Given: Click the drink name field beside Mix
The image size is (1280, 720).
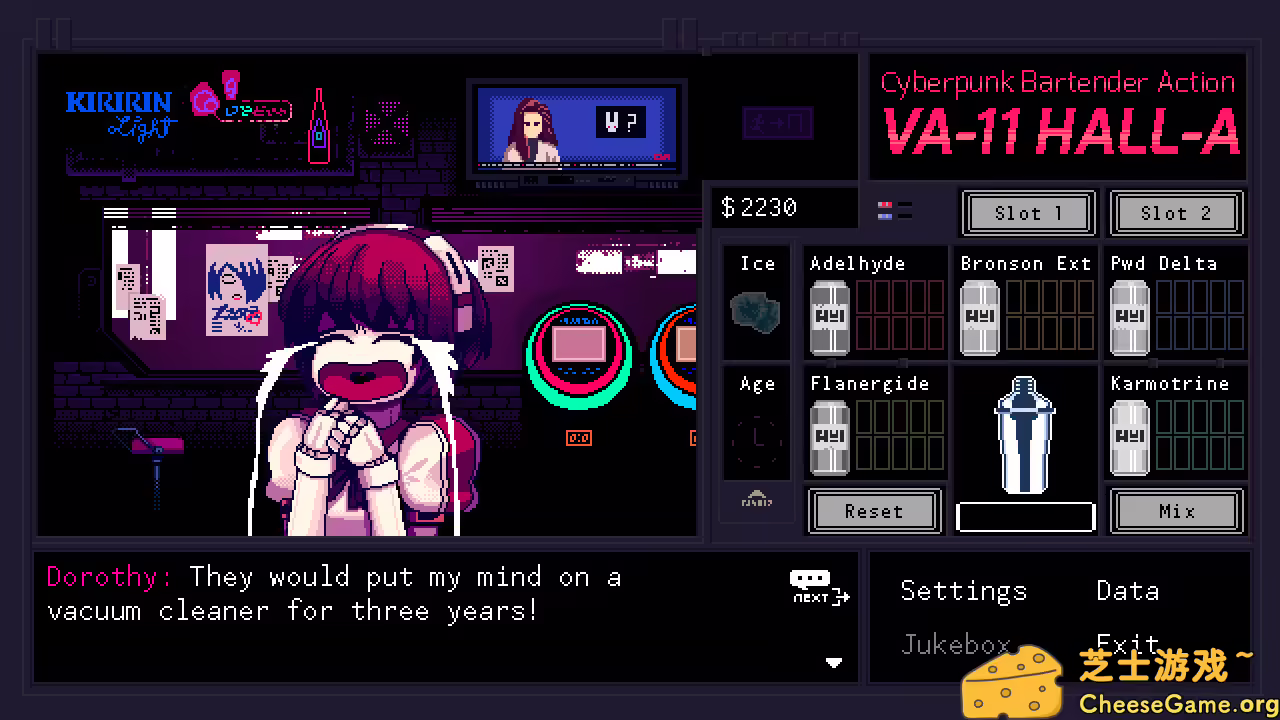Looking at the screenshot, I should [1024, 515].
